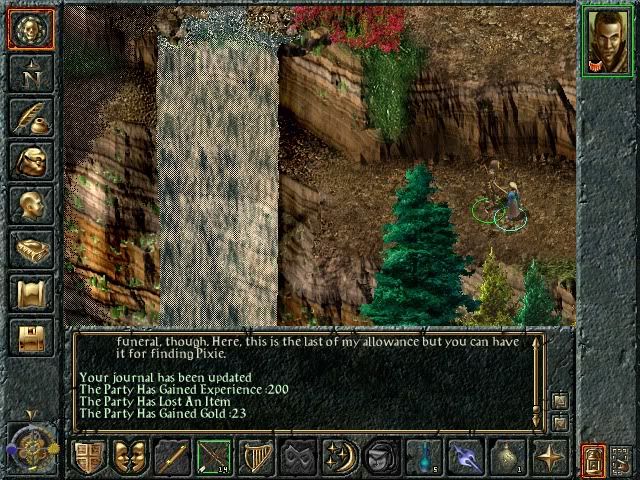The width and height of the screenshot is (640, 480).
Task: Click the select-all party button
Action: coord(623,460)
